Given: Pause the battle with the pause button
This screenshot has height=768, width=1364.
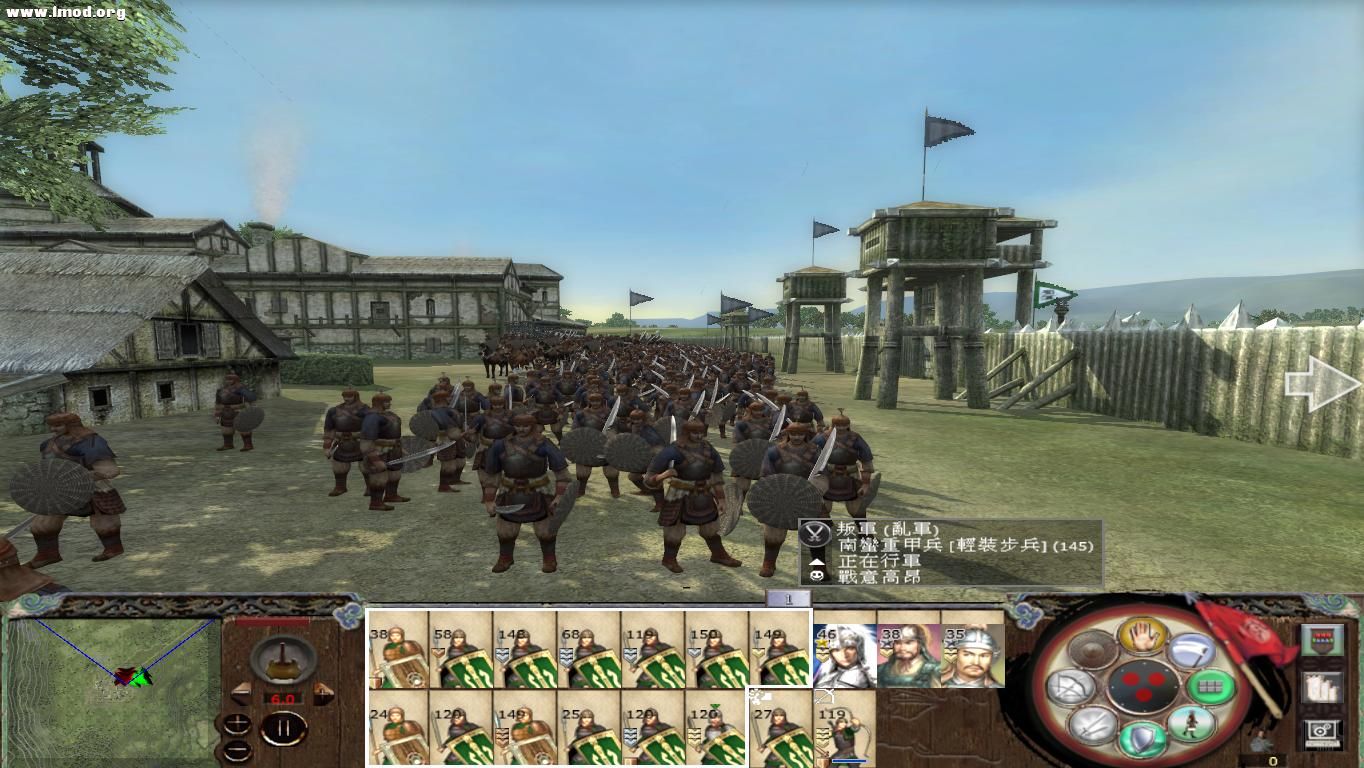Looking at the screenshot, I should coord(285,727).
